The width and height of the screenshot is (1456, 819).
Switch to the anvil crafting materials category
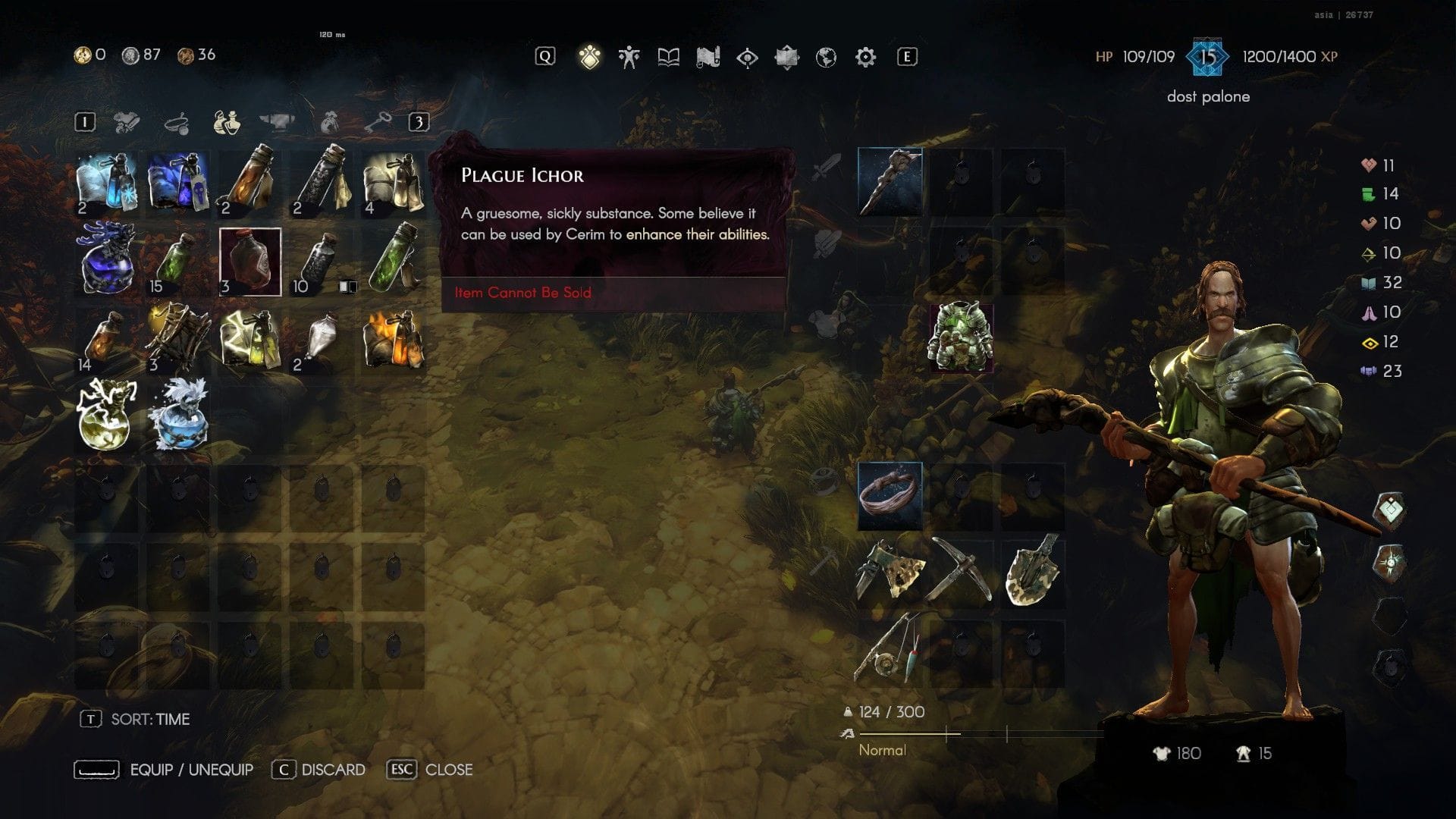click(x=278, y=121)
